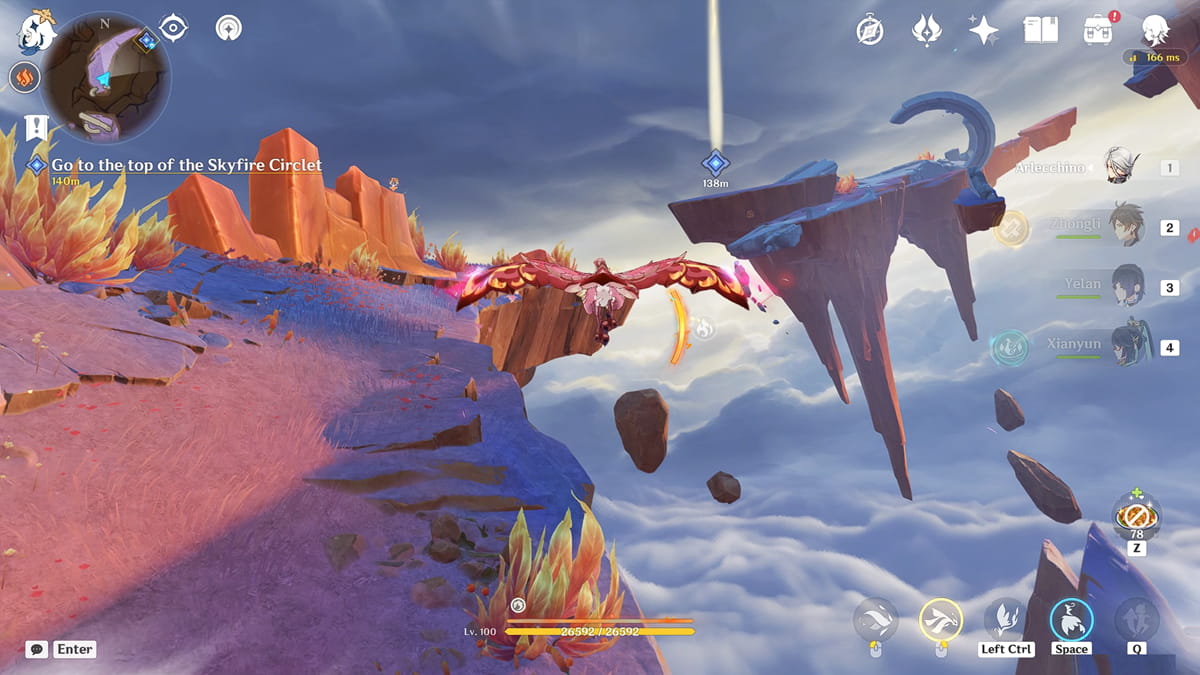Open the four-point star Wish icon

coord(983,30)
